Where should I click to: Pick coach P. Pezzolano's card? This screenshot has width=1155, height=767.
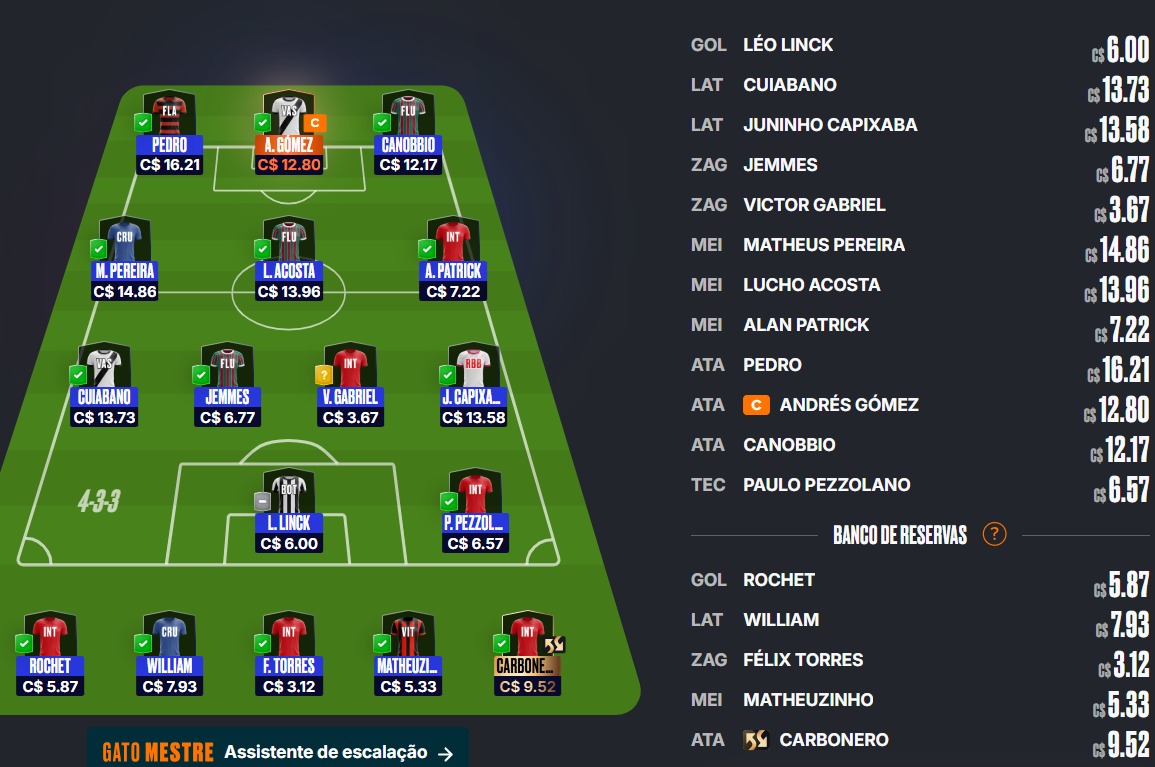pyautogui.click(x=475, y=512)
